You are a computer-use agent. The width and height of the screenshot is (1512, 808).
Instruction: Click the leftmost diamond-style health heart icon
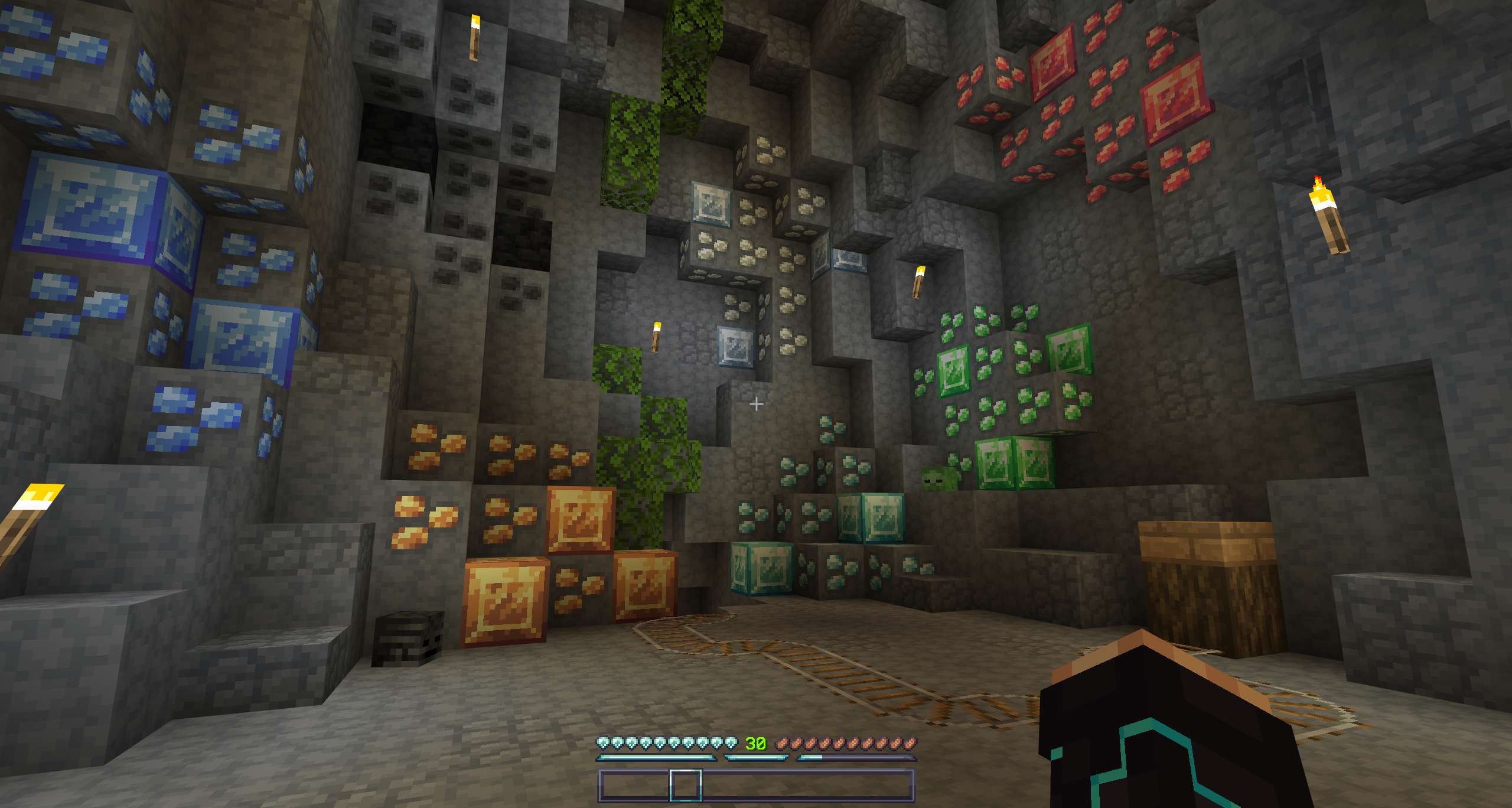[603, 742]
